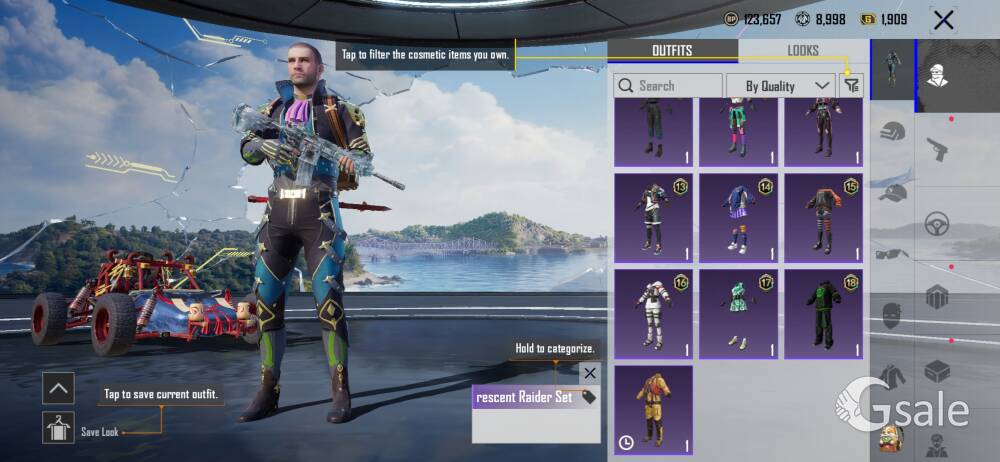Open the By Quality sort dropdown
Screen dimensions: 1000x462
click(x=780, y=86)
